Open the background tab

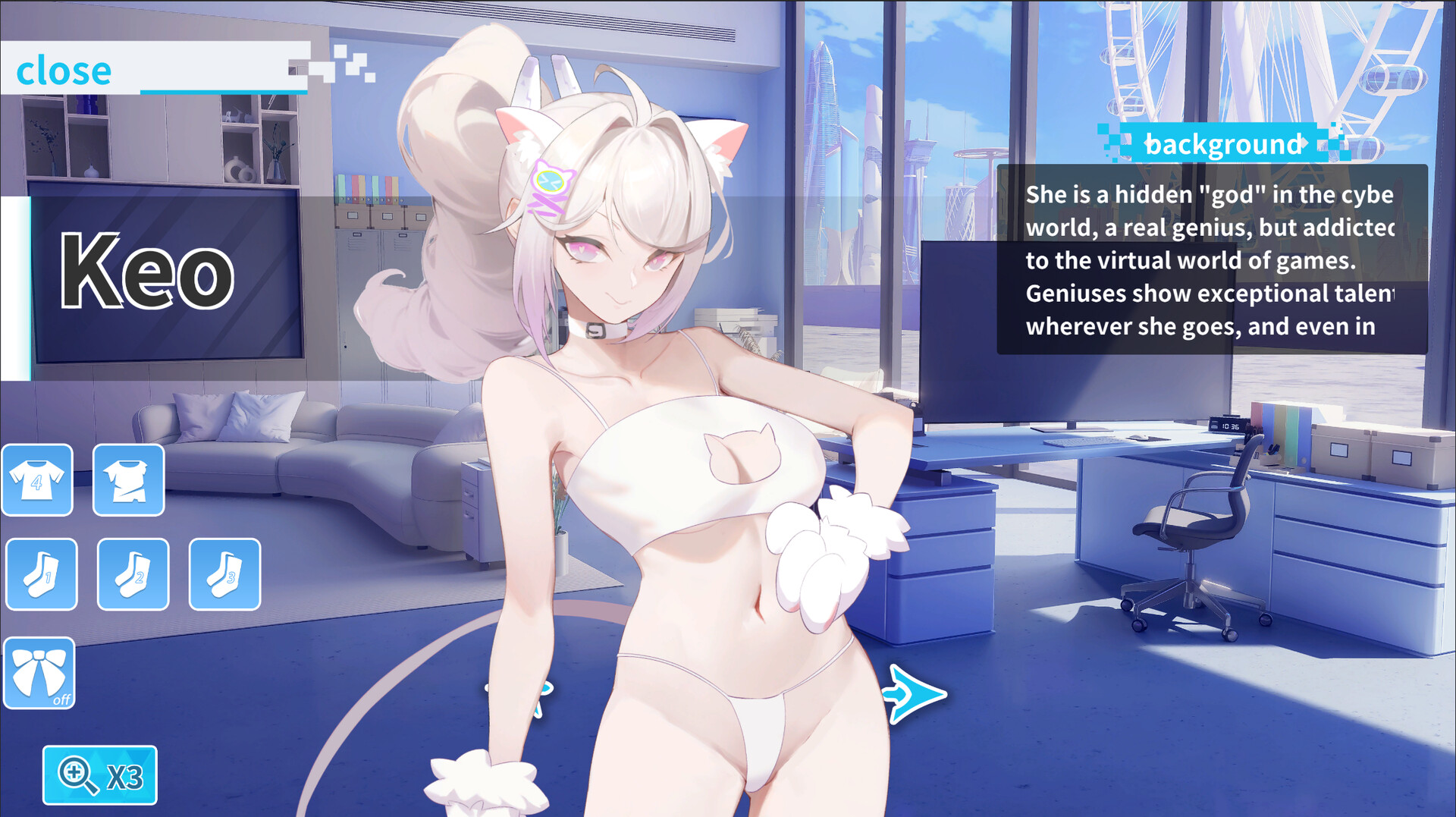pos(1226,143)
